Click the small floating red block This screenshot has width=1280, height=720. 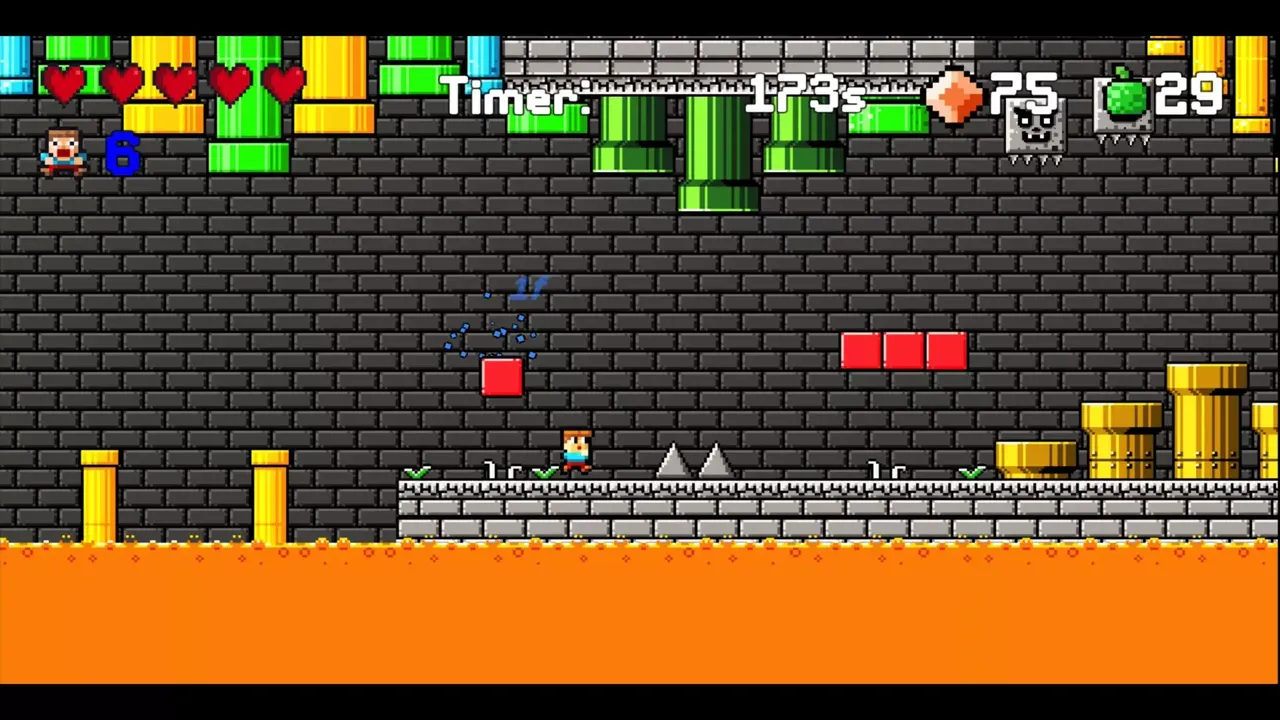pos(503,378)
